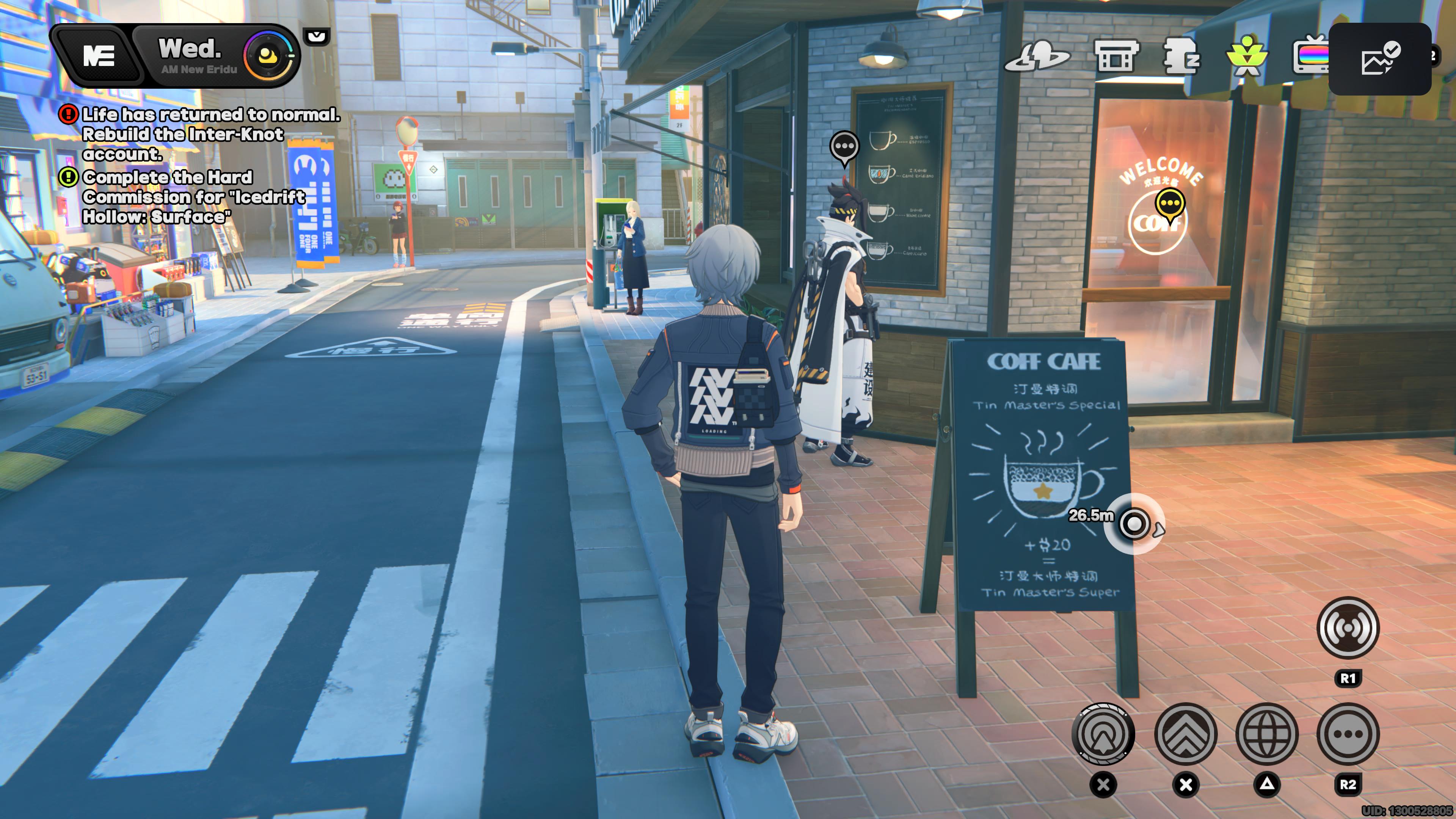Image resolution: width=1456 pixels, height=819 pixels.
Task: Select the 26.5m objective waypoint marker
Action: 1134,524
